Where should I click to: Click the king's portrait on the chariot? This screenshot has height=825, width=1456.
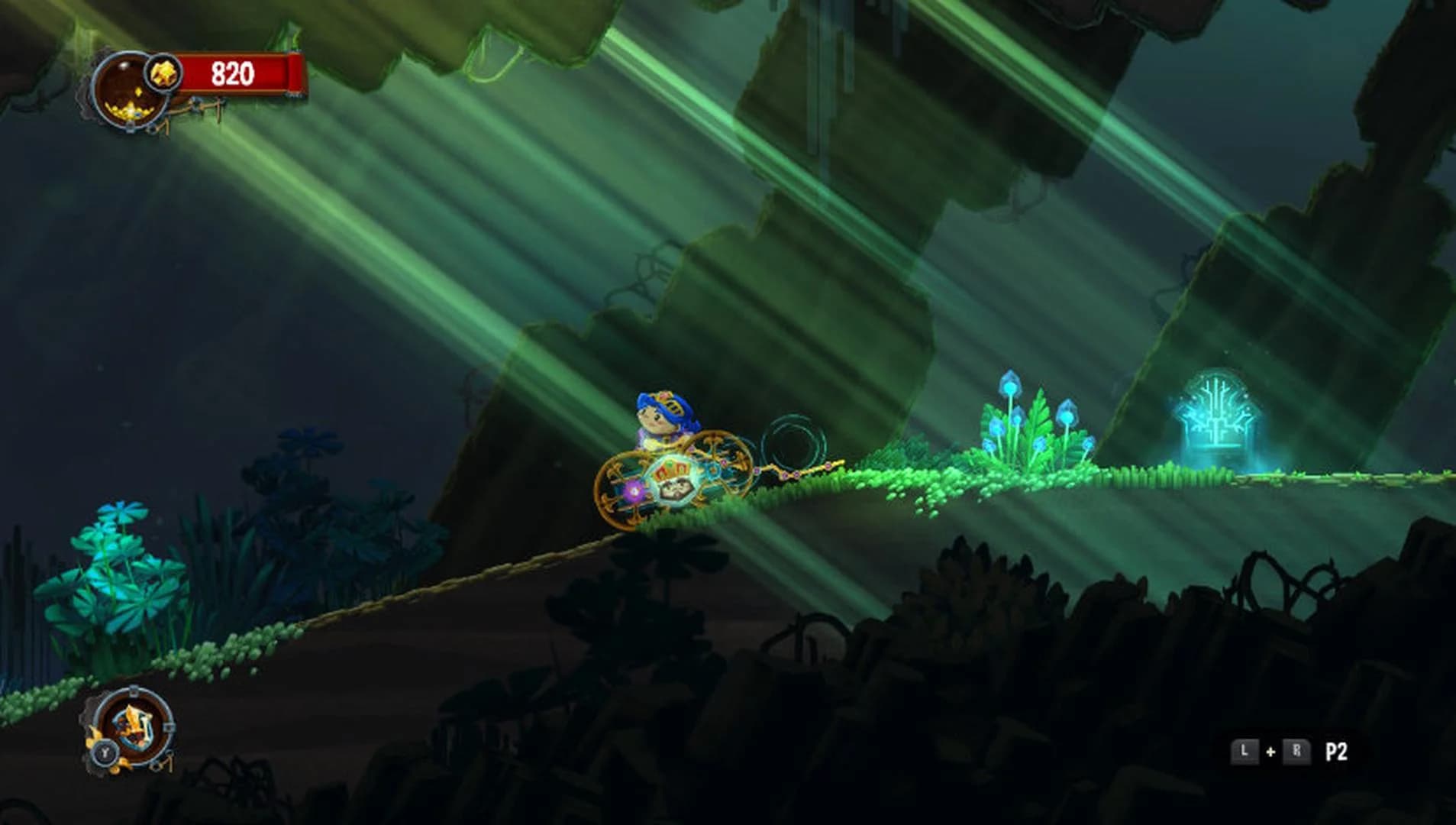point(676,488)
